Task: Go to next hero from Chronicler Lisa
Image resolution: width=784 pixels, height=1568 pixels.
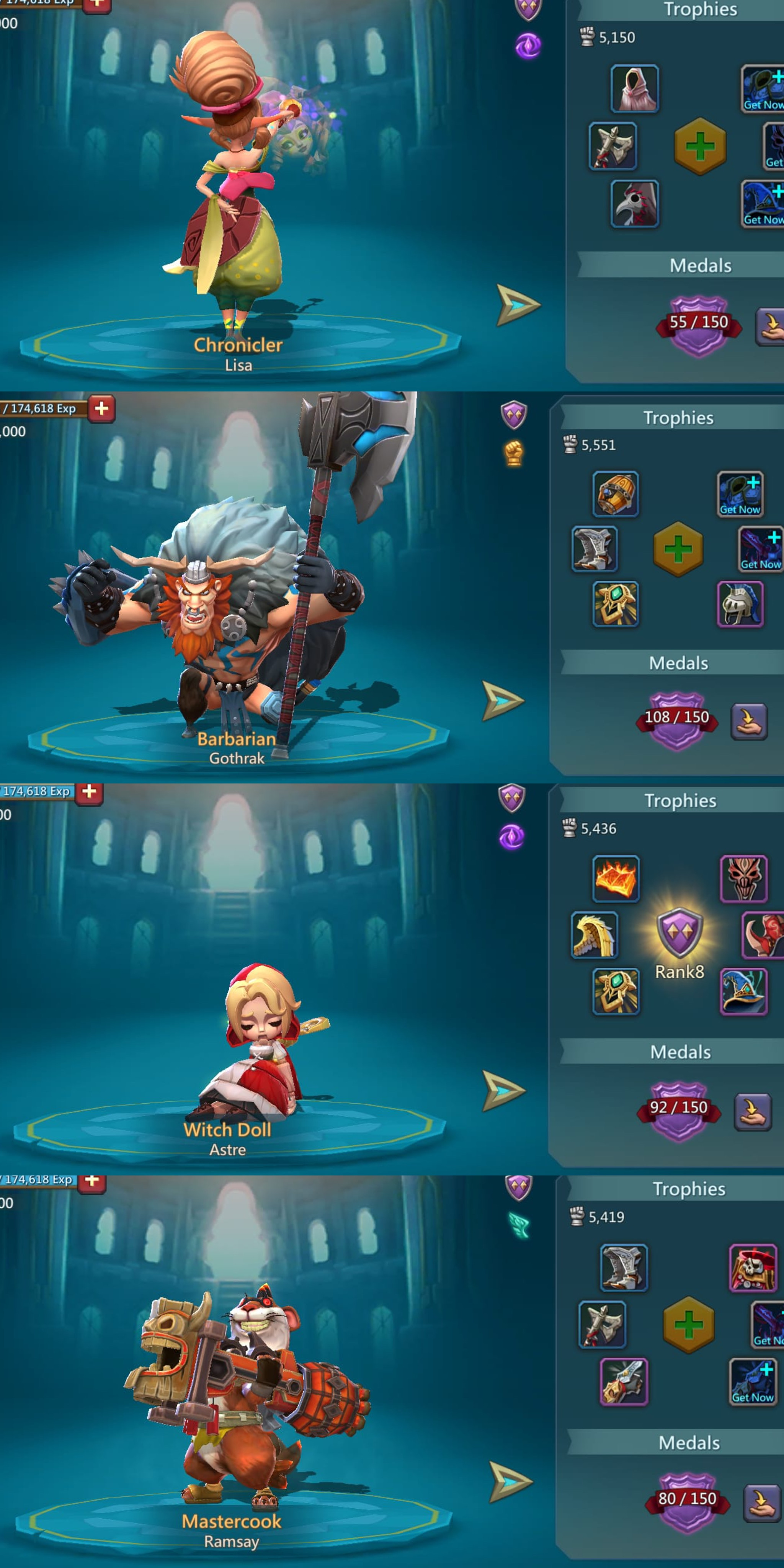Action: (x=518, y=304)
